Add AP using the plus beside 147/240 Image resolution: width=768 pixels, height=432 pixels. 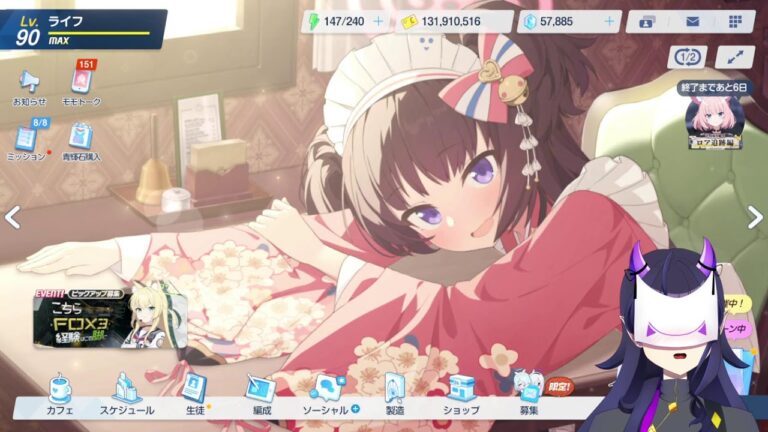point(377,21)
